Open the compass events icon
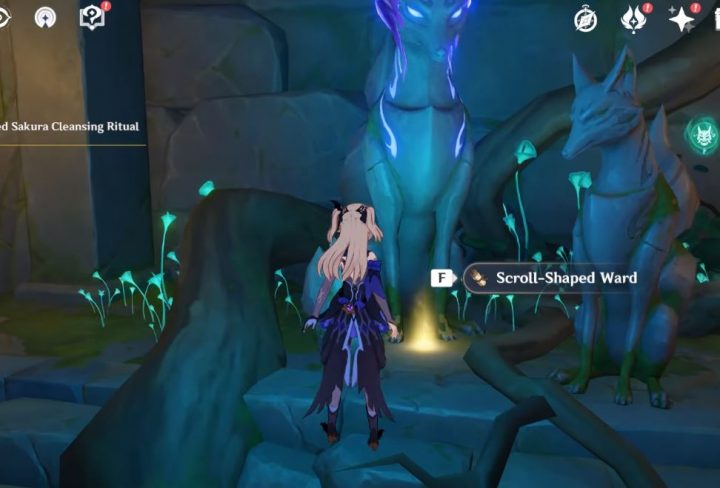This screenshot has width=720, height=488. [586, 18]
